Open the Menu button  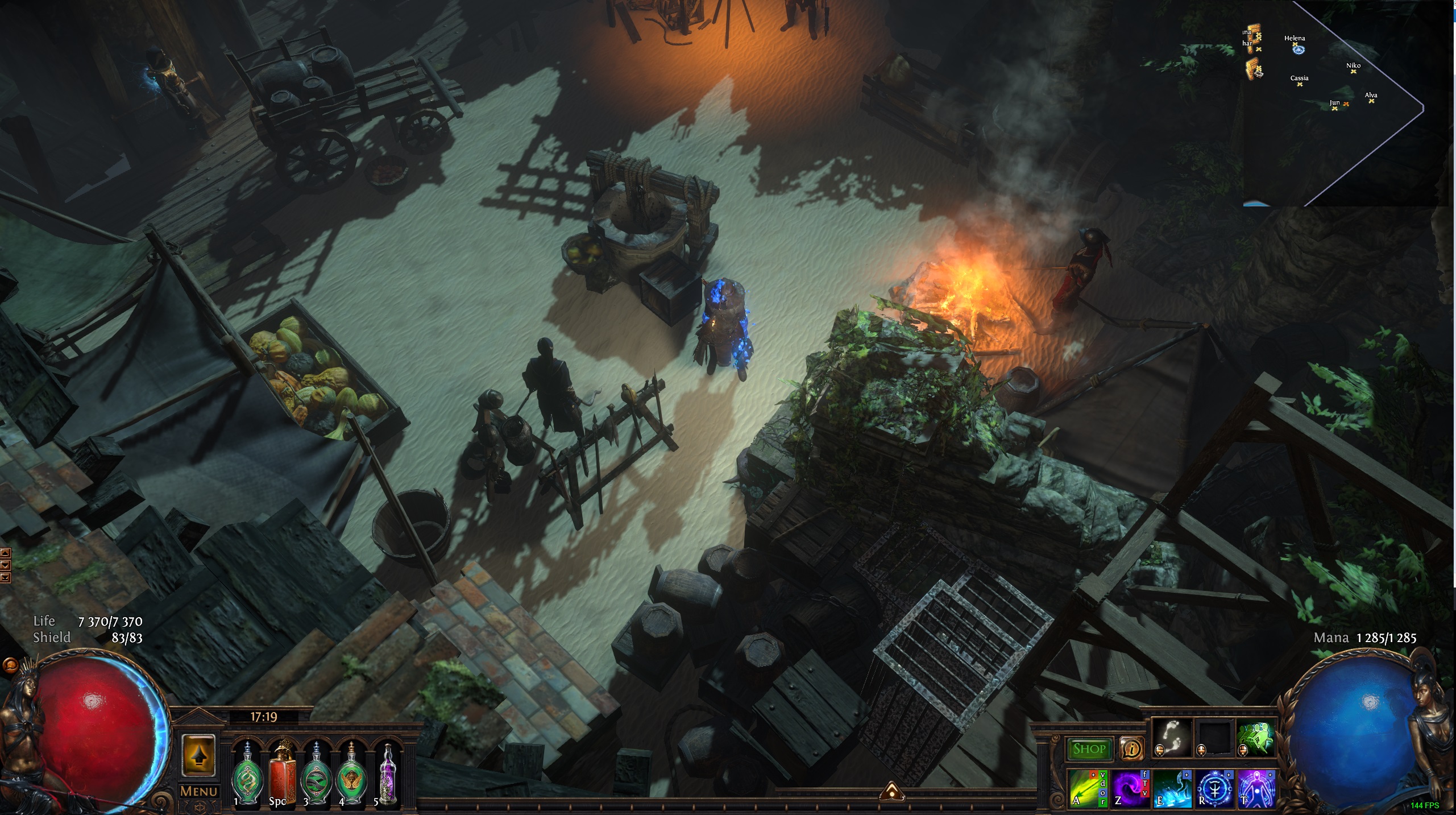[198, 791]
